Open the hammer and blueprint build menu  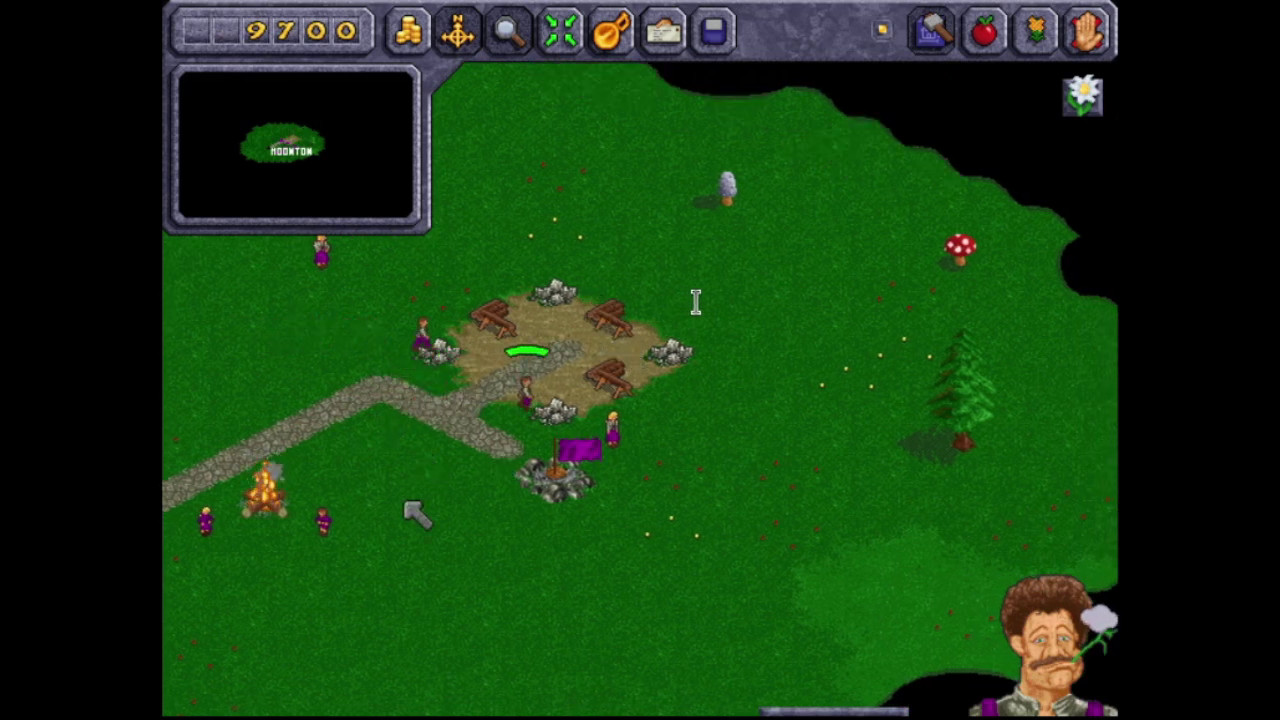932,31
